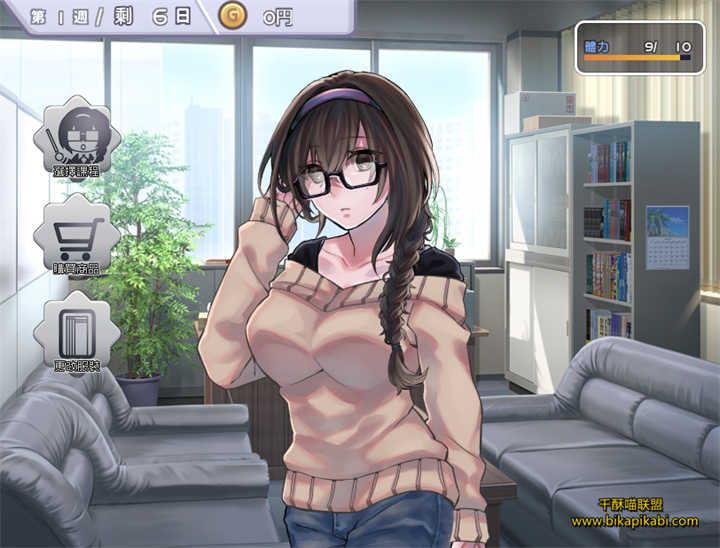
Task: Open the shopping cart shop button
Action: pos(76,238)
